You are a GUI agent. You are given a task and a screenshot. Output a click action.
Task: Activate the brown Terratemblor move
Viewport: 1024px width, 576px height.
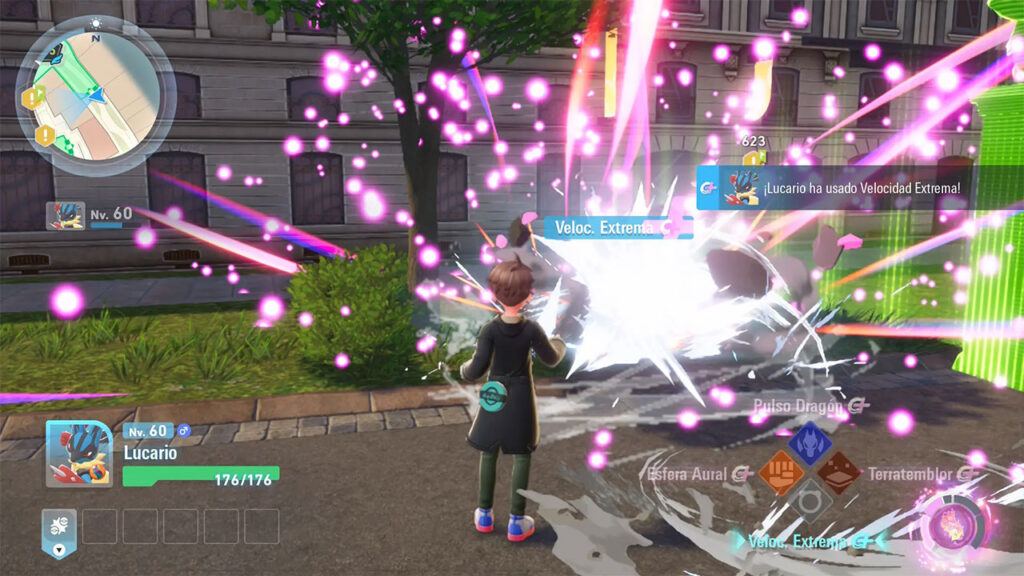coord(838,471)
